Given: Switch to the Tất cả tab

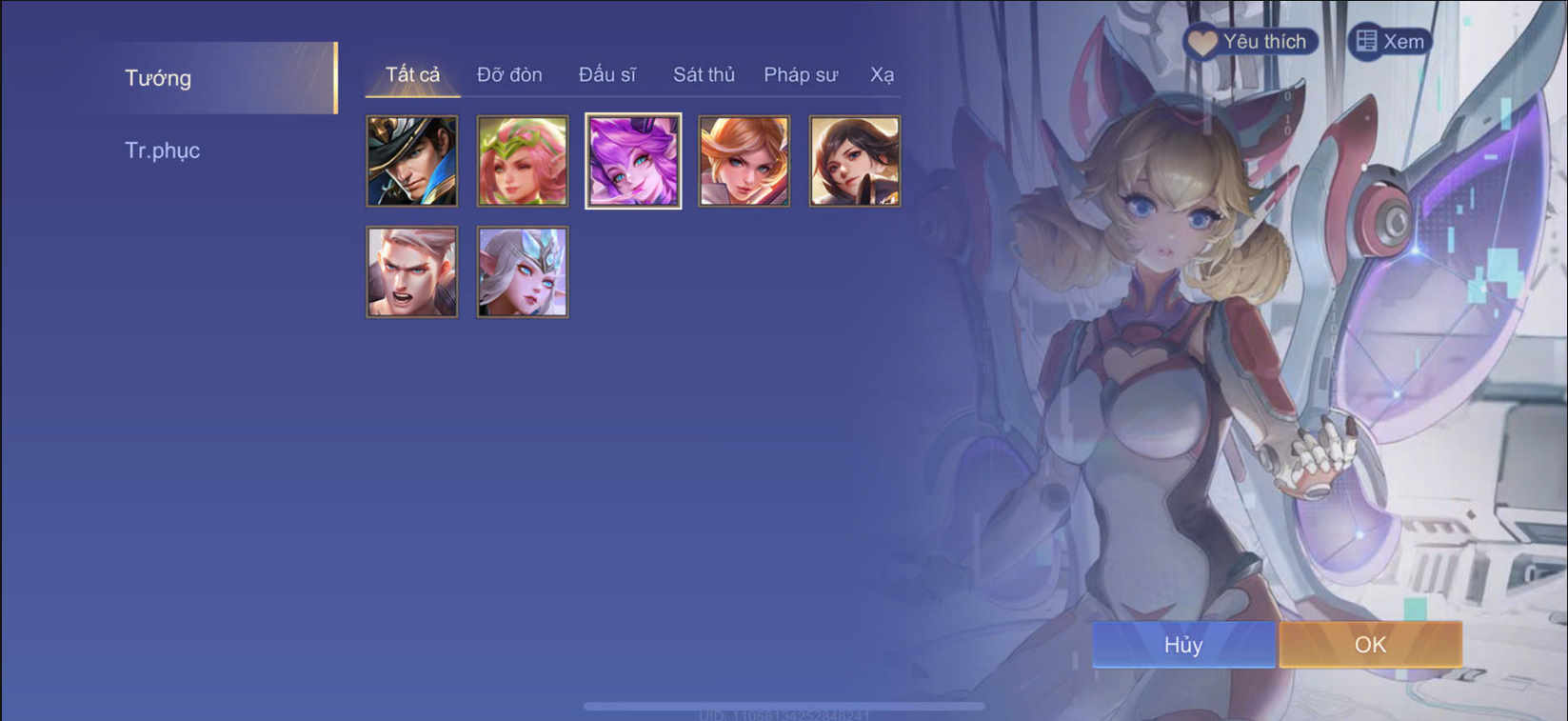Looking at the screenshot, I should [x=411, y=74].
